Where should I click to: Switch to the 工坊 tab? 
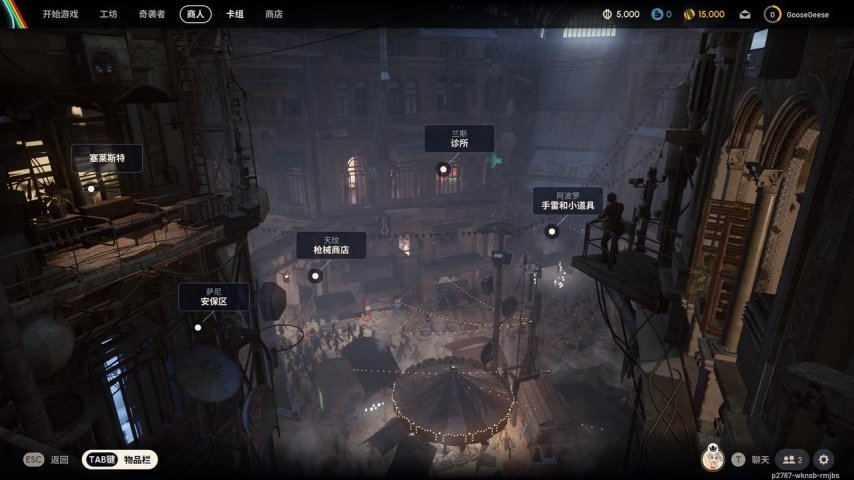tap(109, 15)
